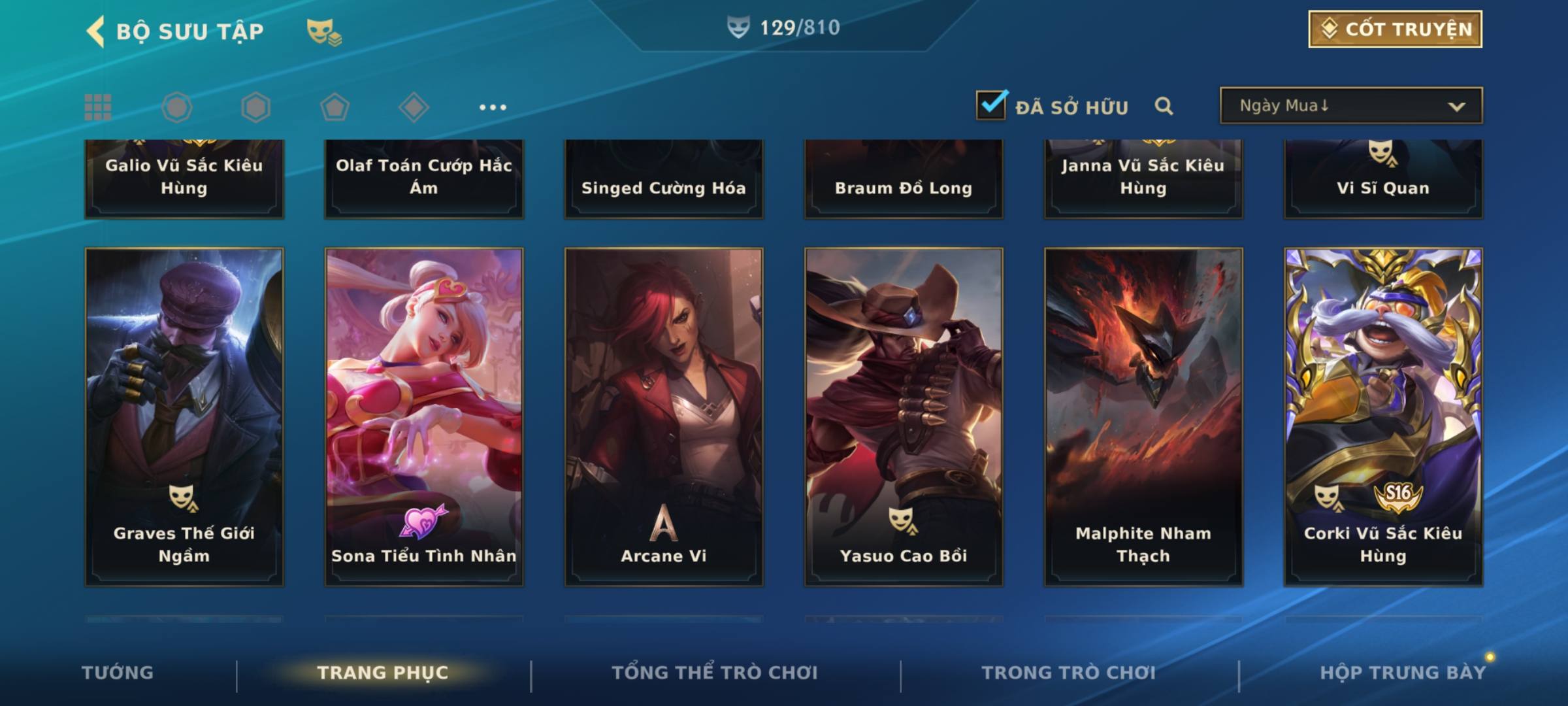This screenshot has width=1568, height=706.
Task: View the Corki Vũ Sắc Kiêu Hùng skin
Action: [1383, 416]
